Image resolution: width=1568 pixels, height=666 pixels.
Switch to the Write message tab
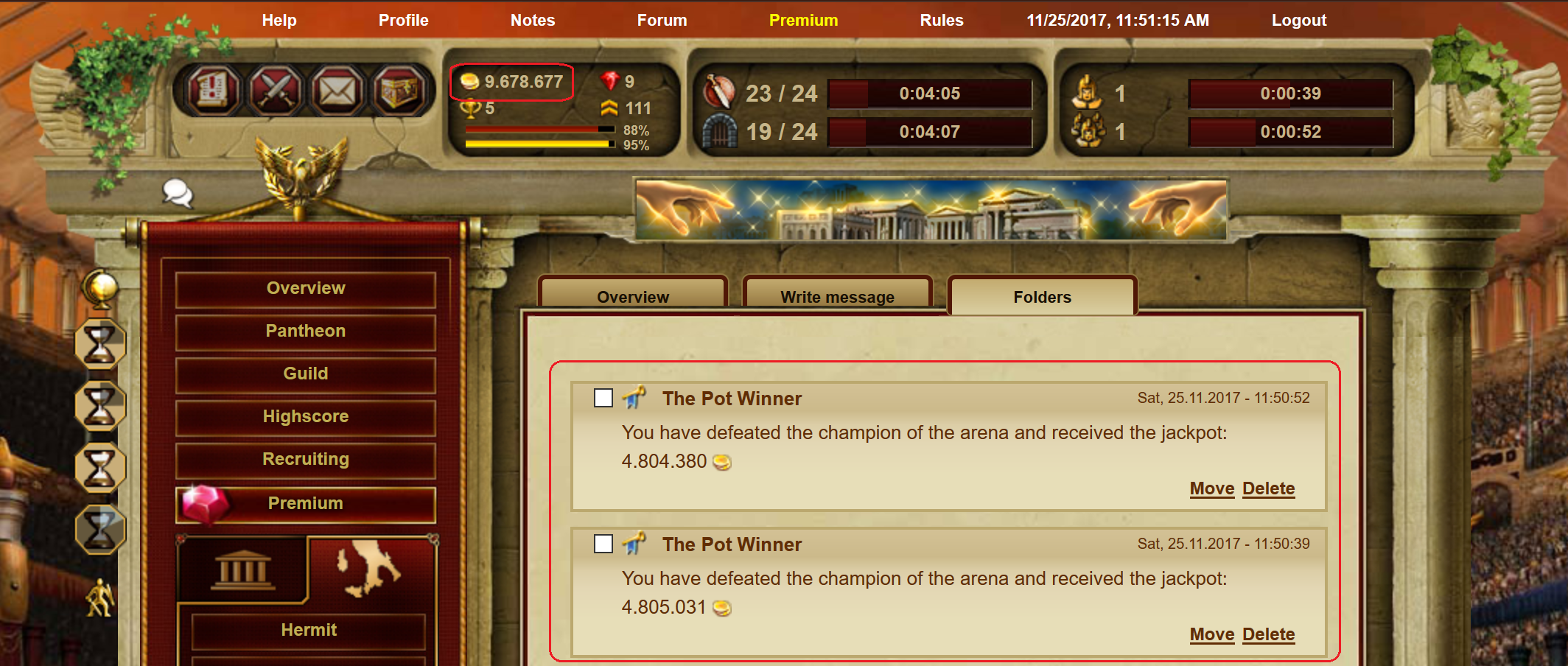coord(837,296)
